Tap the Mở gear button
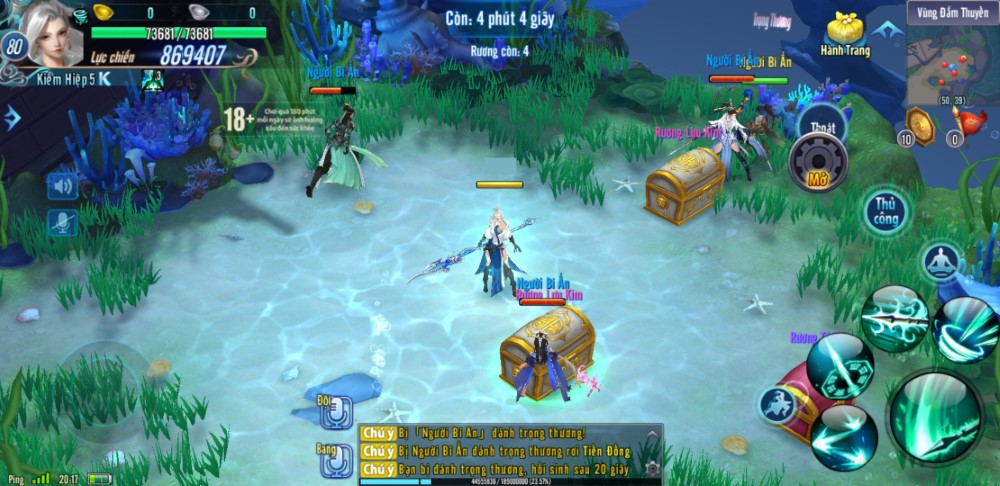The image size is (1000, 486). coord(818,162)
